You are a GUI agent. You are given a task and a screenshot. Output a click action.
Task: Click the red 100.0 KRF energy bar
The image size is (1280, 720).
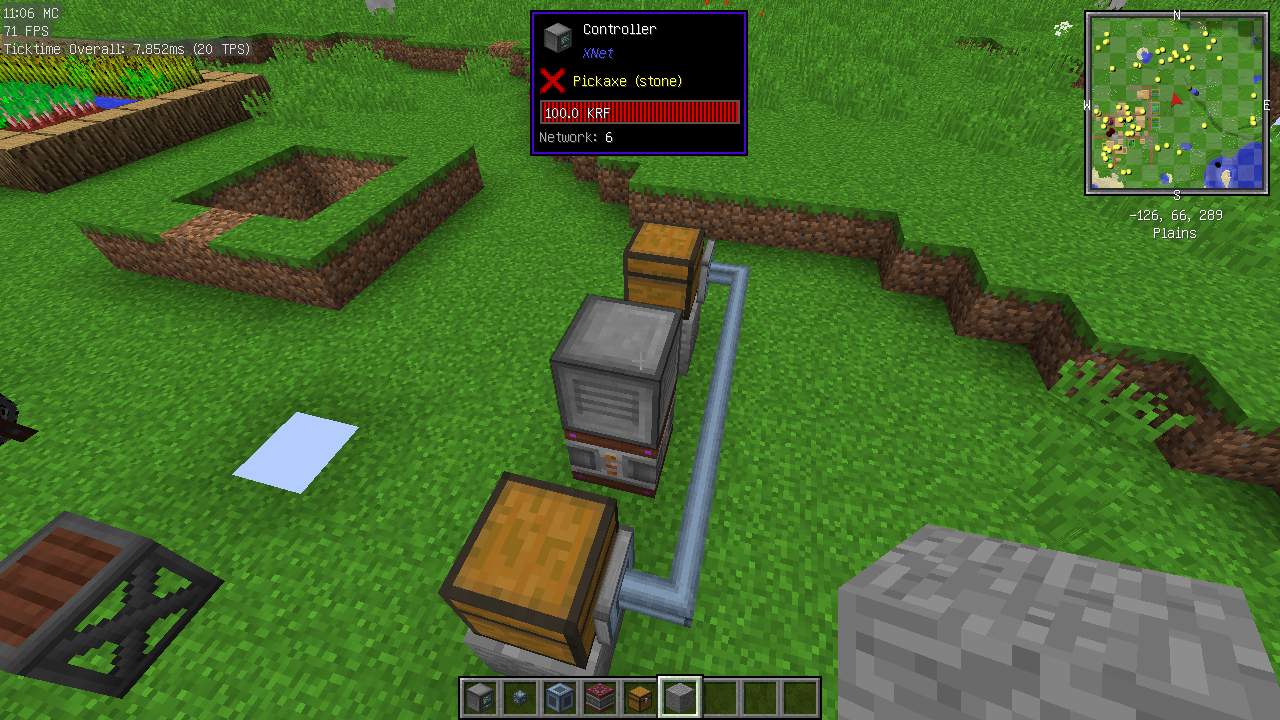638,112
